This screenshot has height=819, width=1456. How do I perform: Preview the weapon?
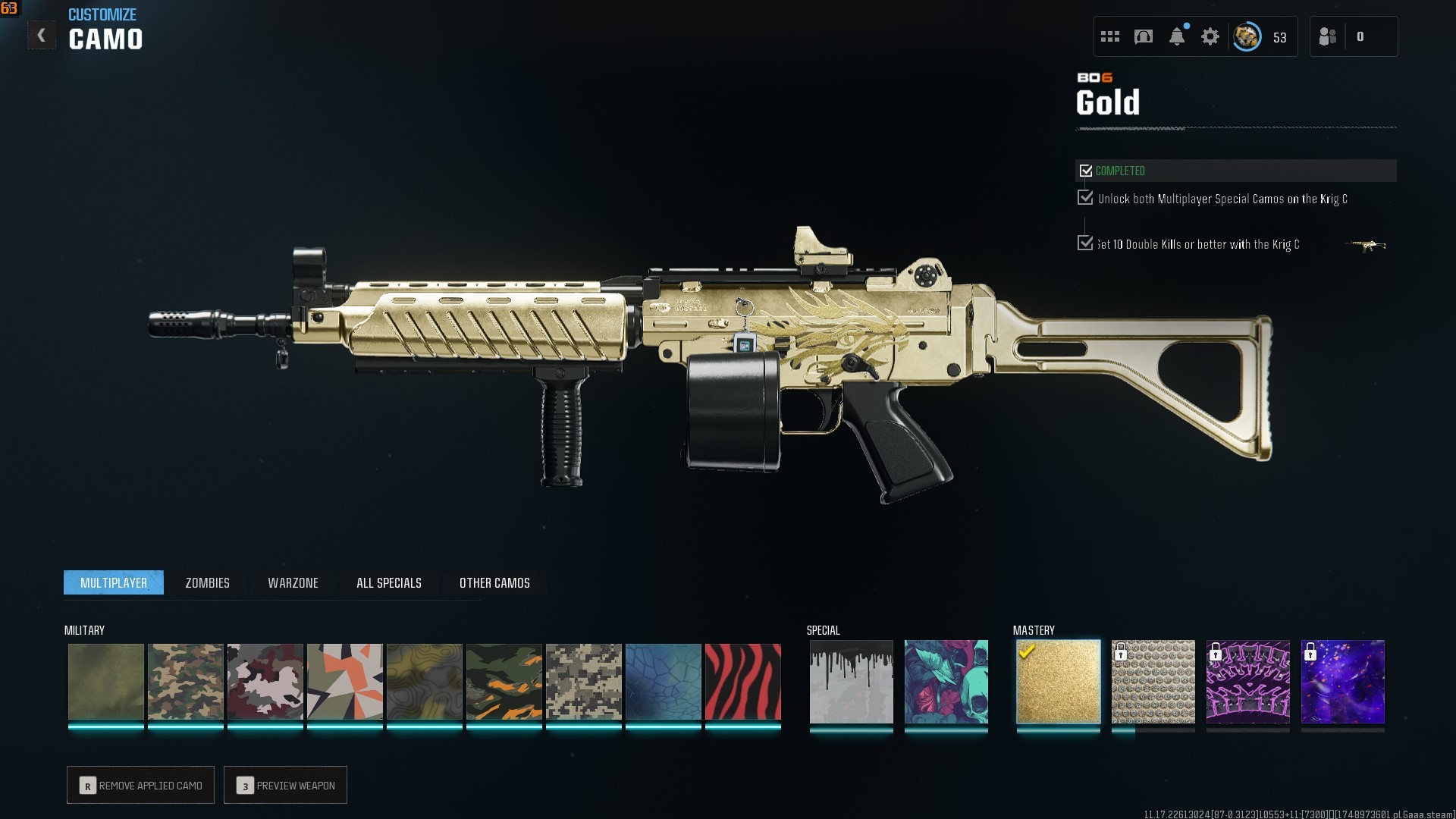pos(286,785)
